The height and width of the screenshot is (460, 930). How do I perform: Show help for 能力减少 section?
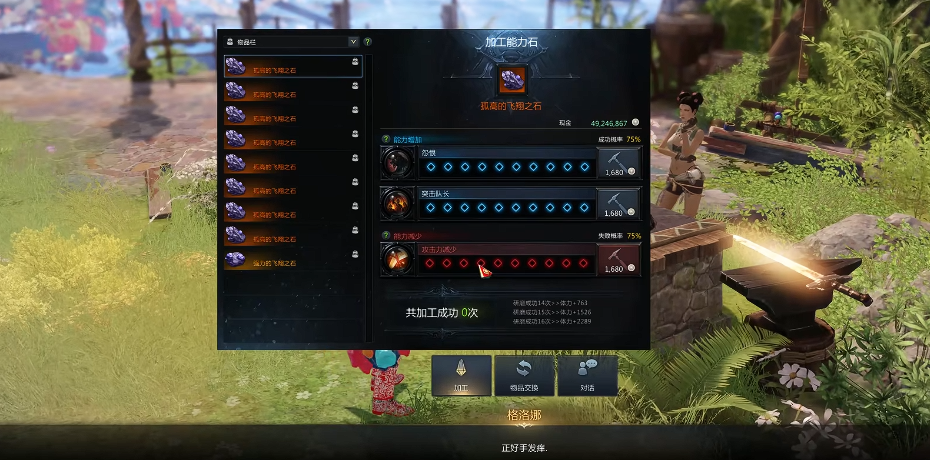(385, 236)
